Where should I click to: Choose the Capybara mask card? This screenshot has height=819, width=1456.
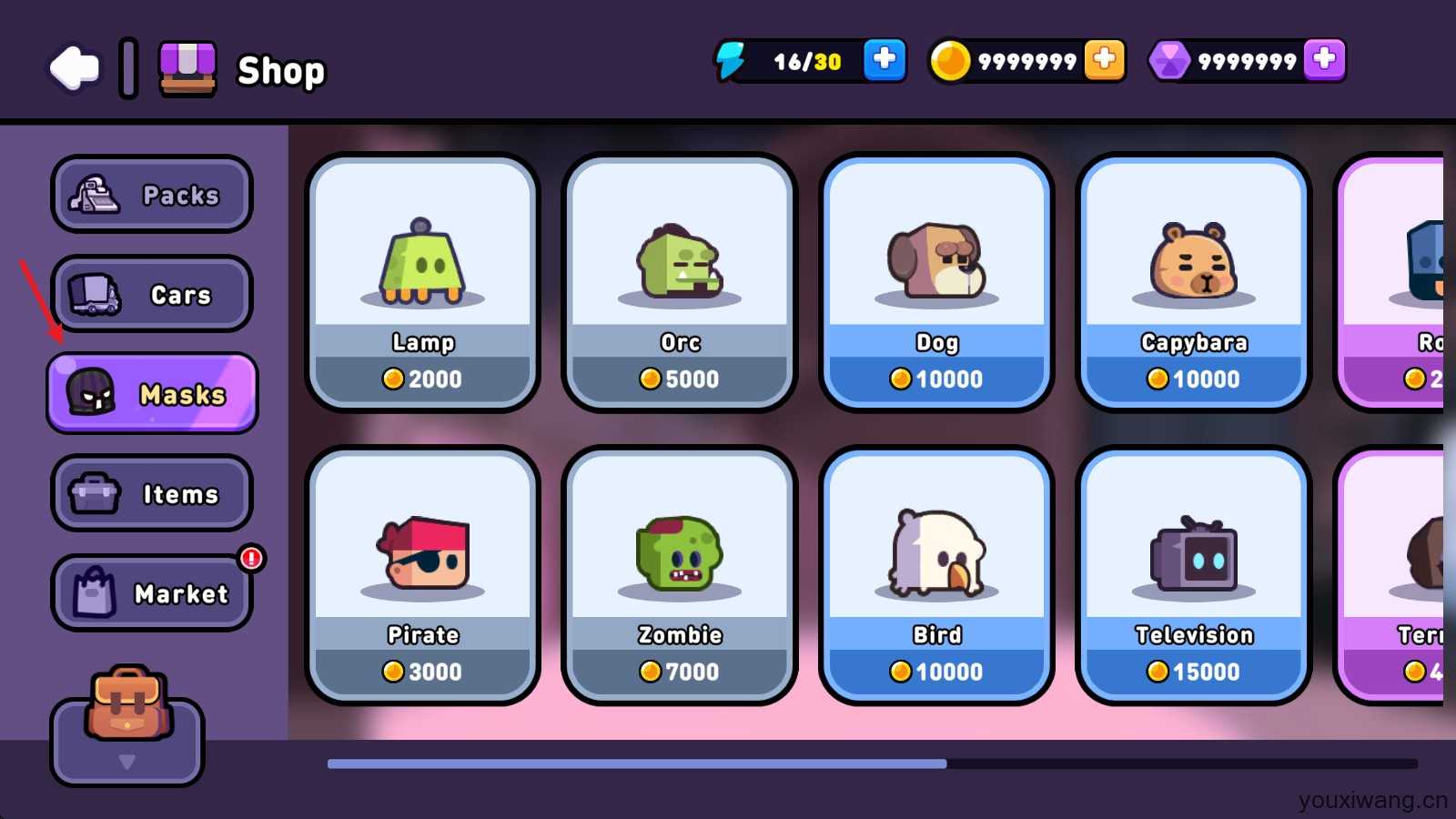pyautogui.click(x=1193, y=282)
